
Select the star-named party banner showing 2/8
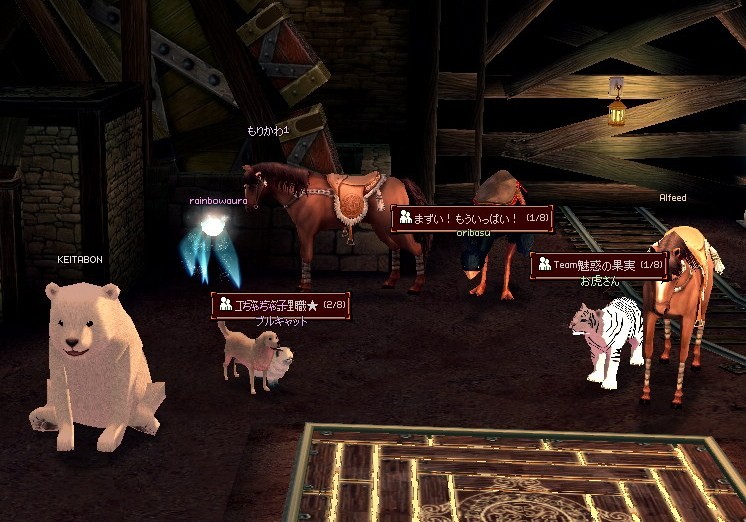(x=280, y=305)
